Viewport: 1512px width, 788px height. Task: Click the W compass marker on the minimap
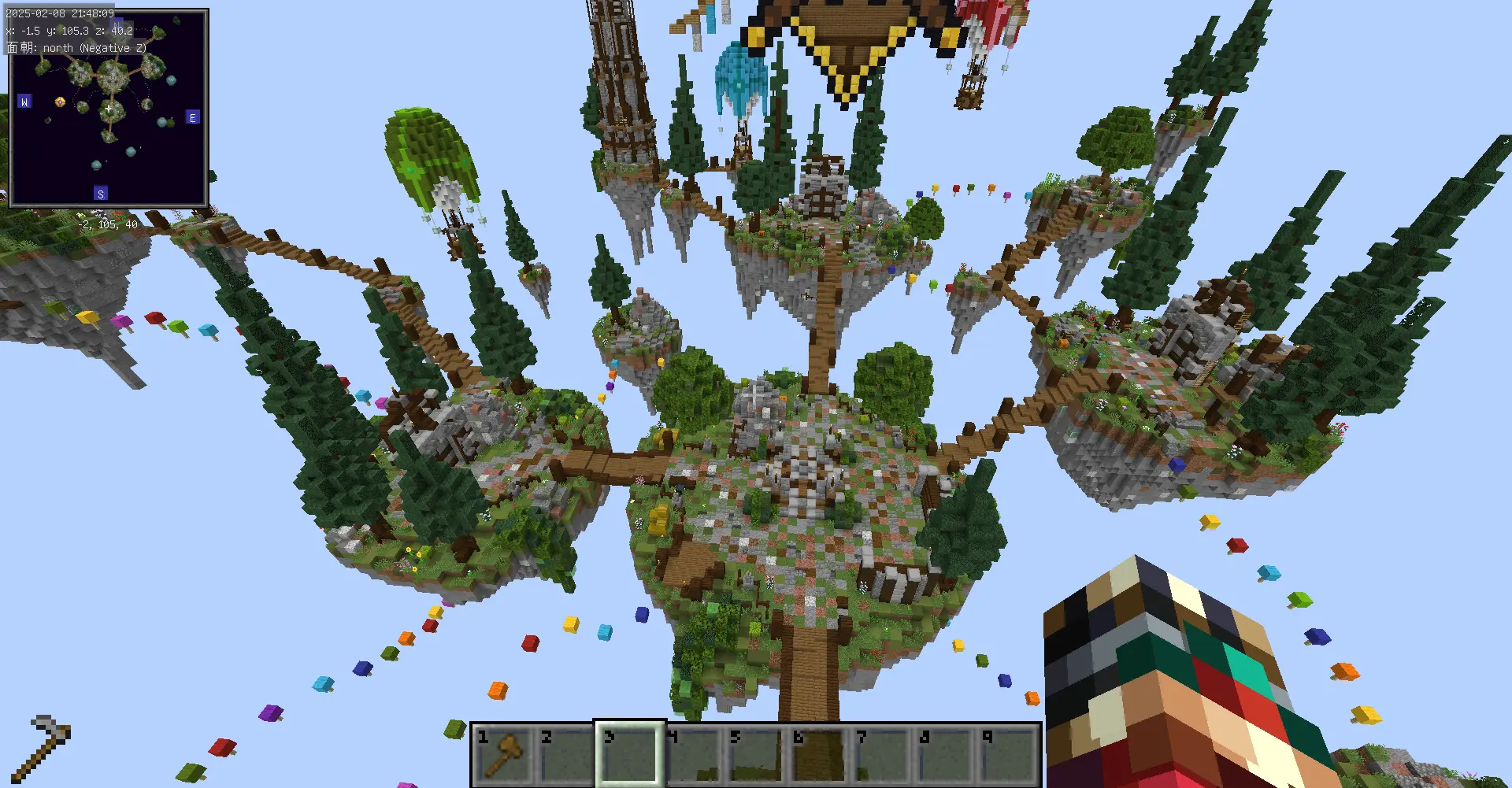25,102
